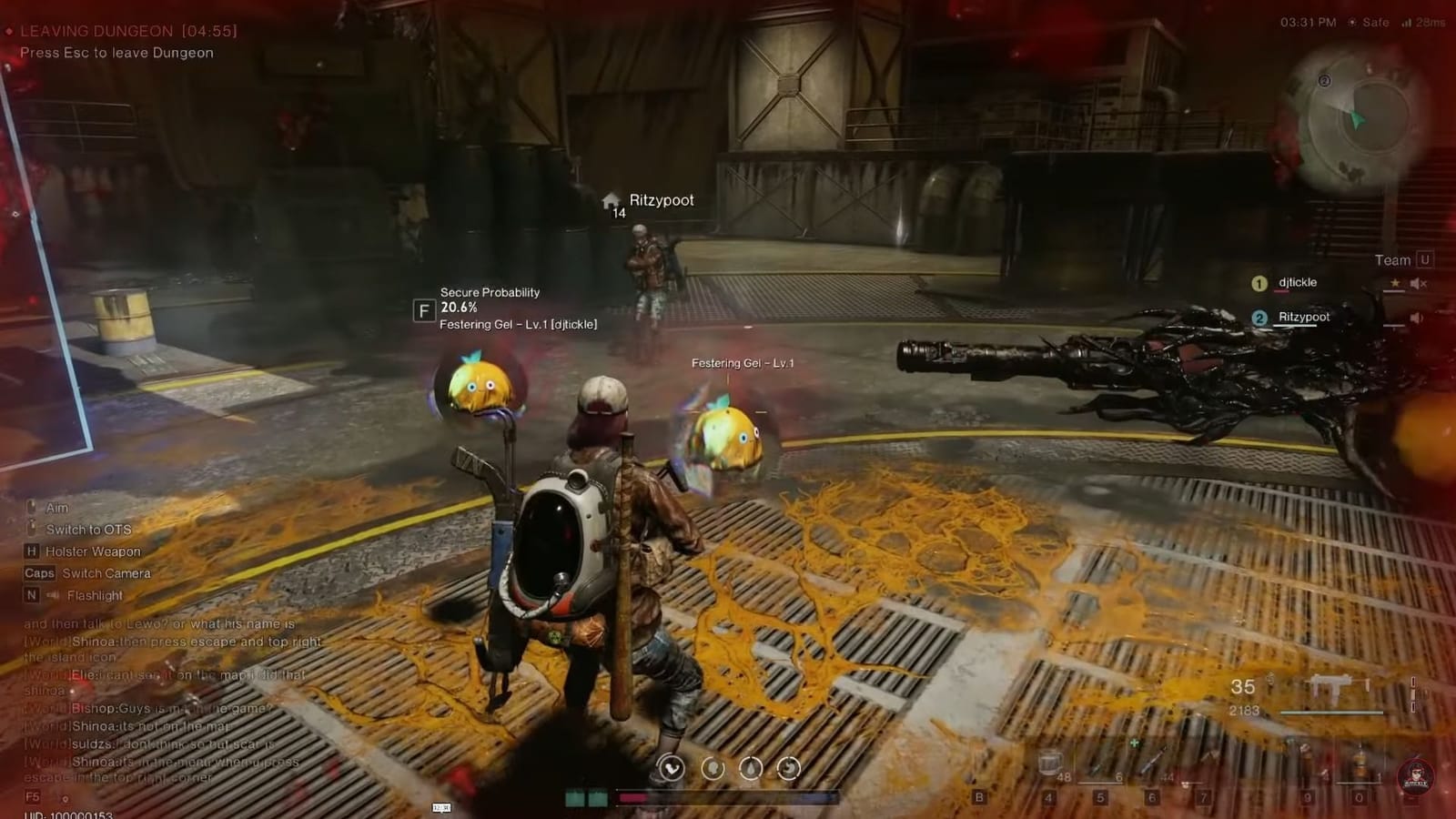Click the durability bar under the 2183 ammo count
The height and width of the screenshot is (819, 1456).
[x=1331, y=712]
